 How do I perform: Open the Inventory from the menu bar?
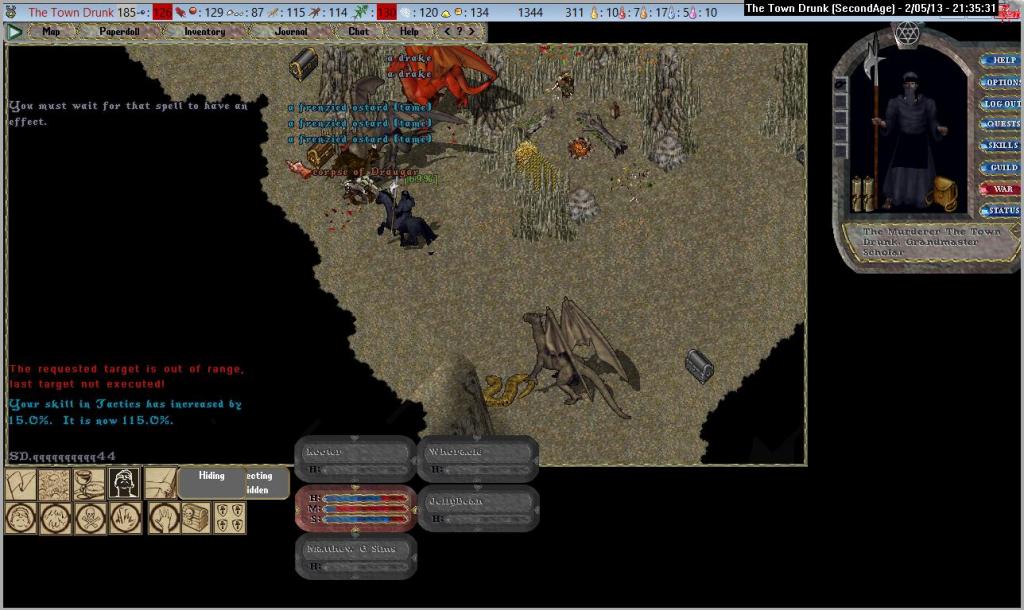click(x=204, y=31)
